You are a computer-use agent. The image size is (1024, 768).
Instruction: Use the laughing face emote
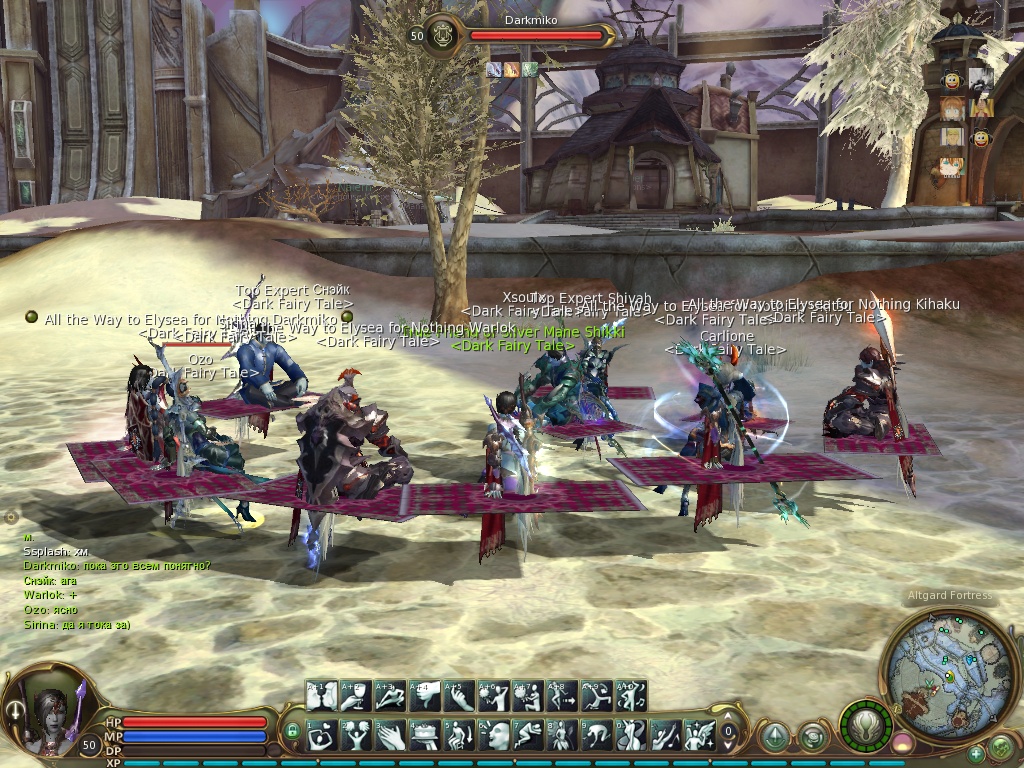click(x=493, y=735)
